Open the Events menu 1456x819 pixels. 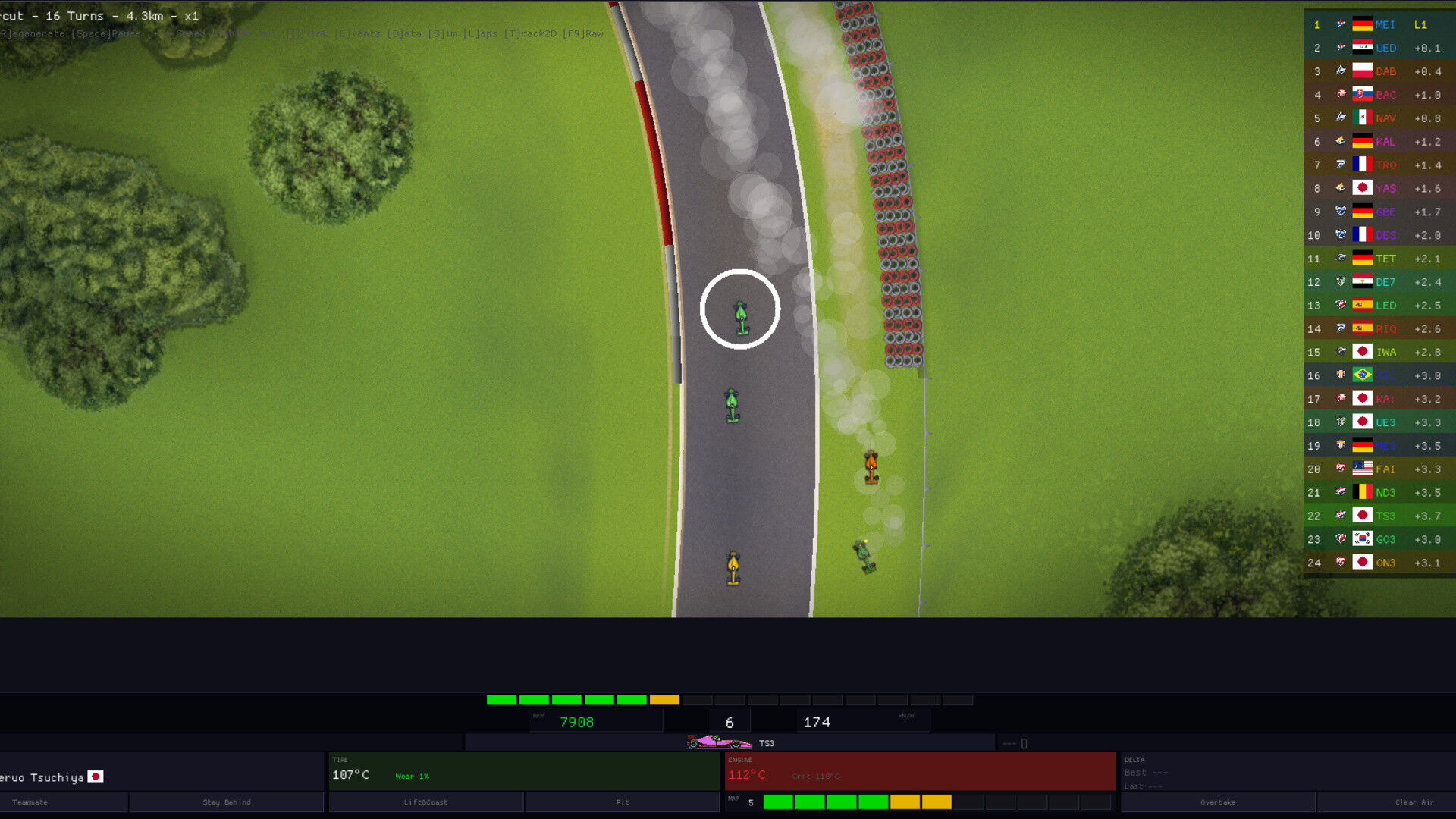356,33
